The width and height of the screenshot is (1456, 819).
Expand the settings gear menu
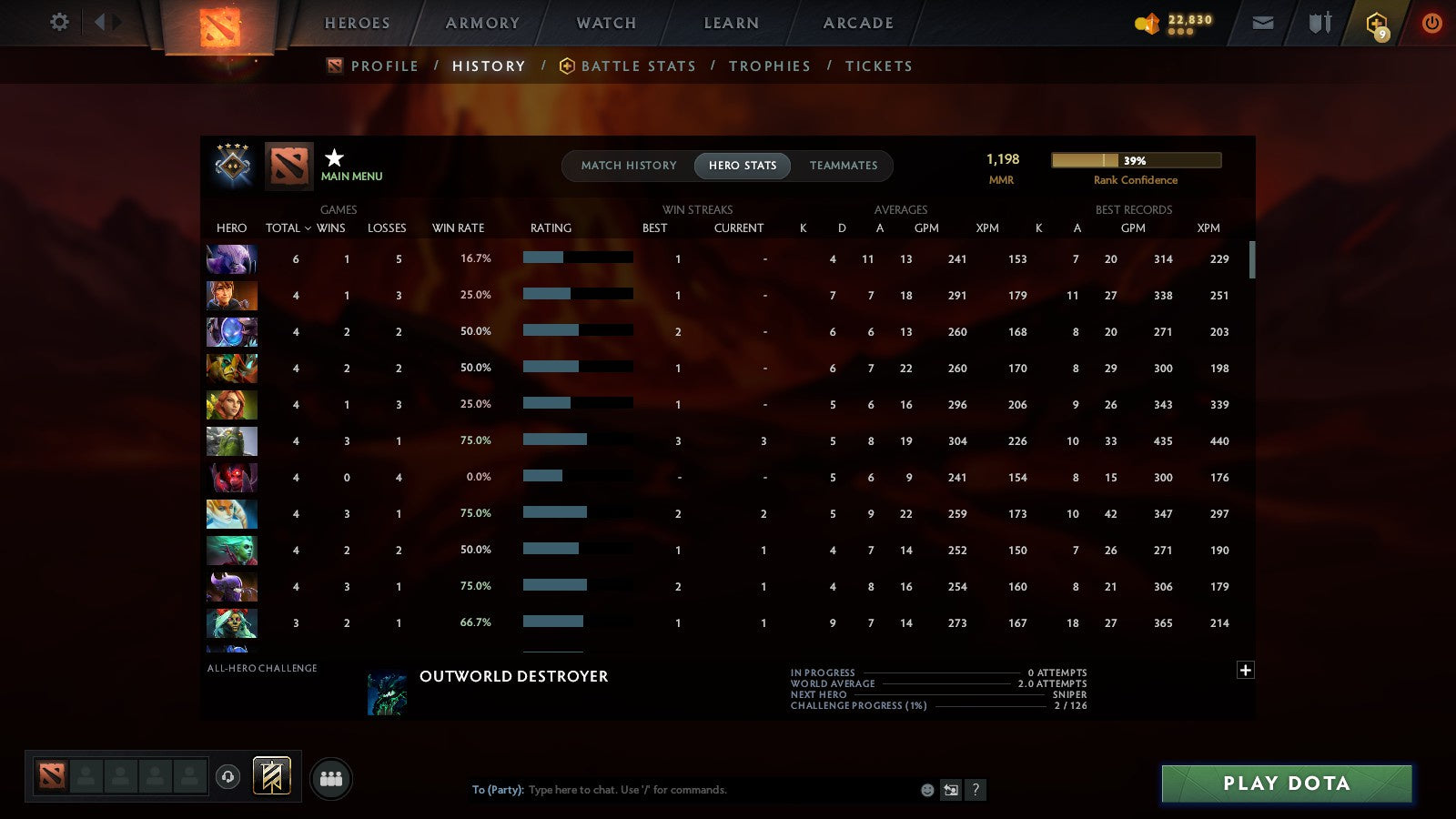click(58, 23)
